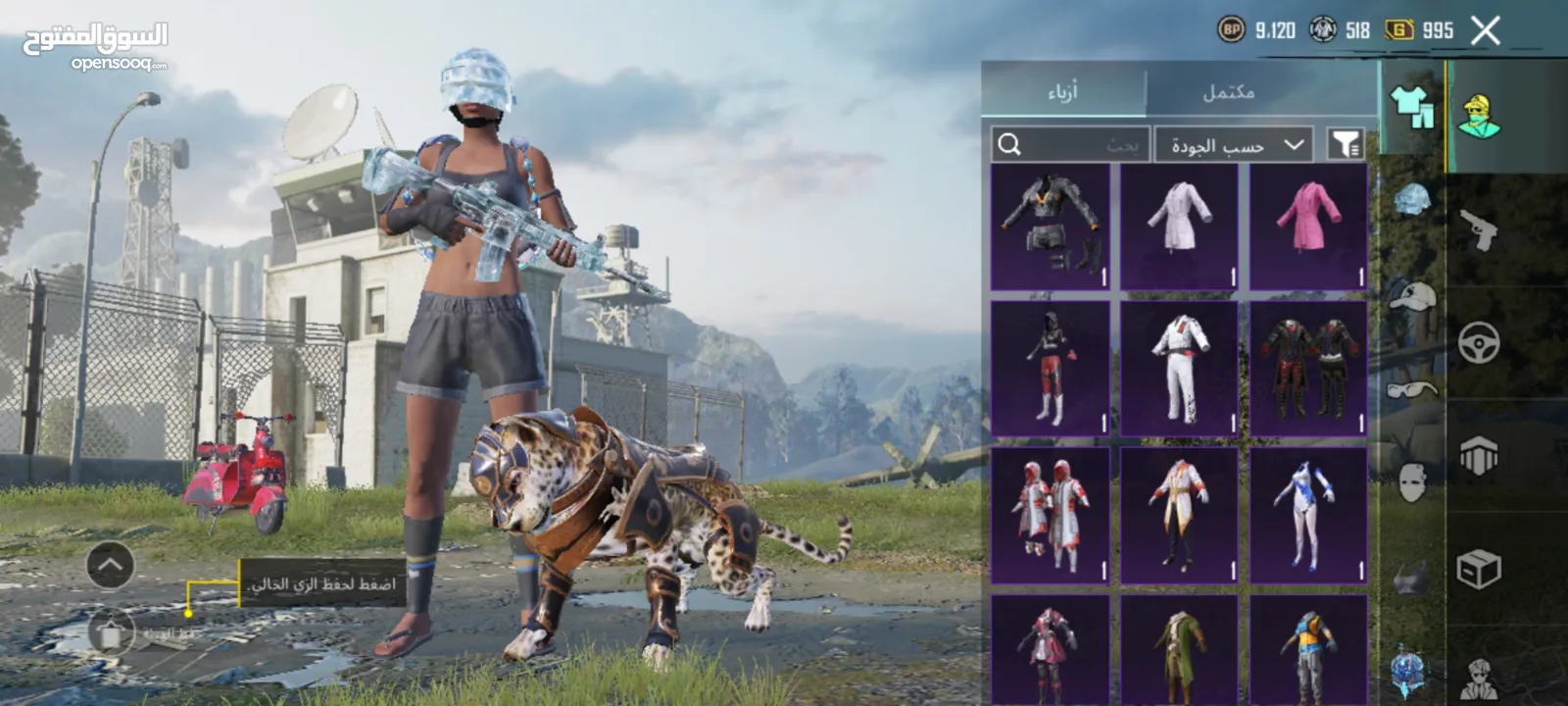Open the funnel filter options
Image resolution: width=1568 pixels, height=706 pixels.
pyautogui.click(x=1346, y=145)
